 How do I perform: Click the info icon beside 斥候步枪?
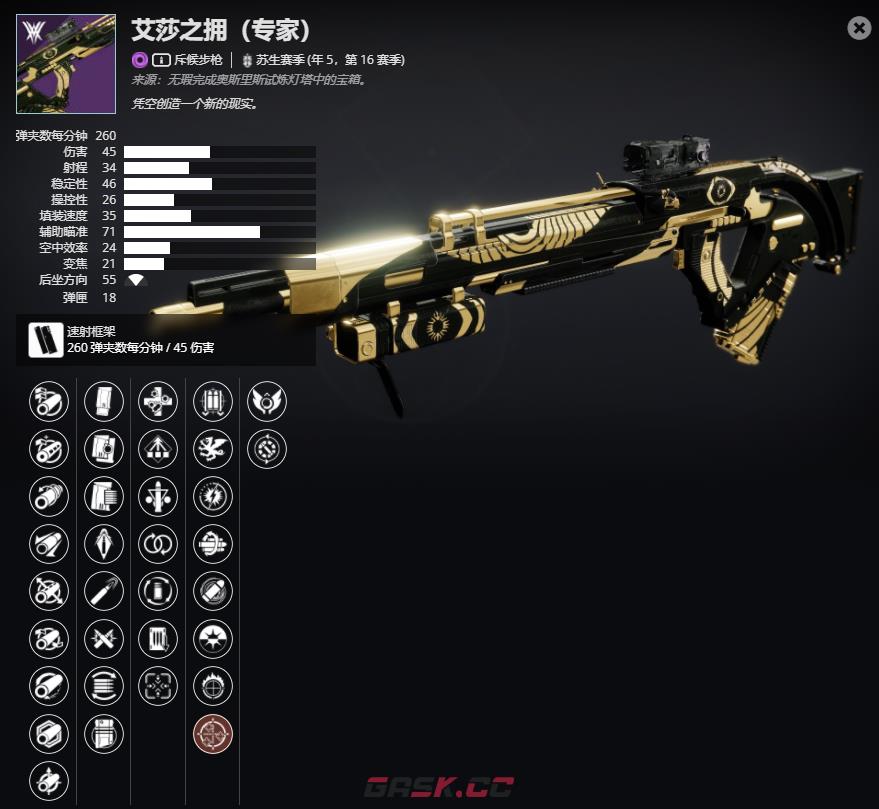(x=161, y=60)
